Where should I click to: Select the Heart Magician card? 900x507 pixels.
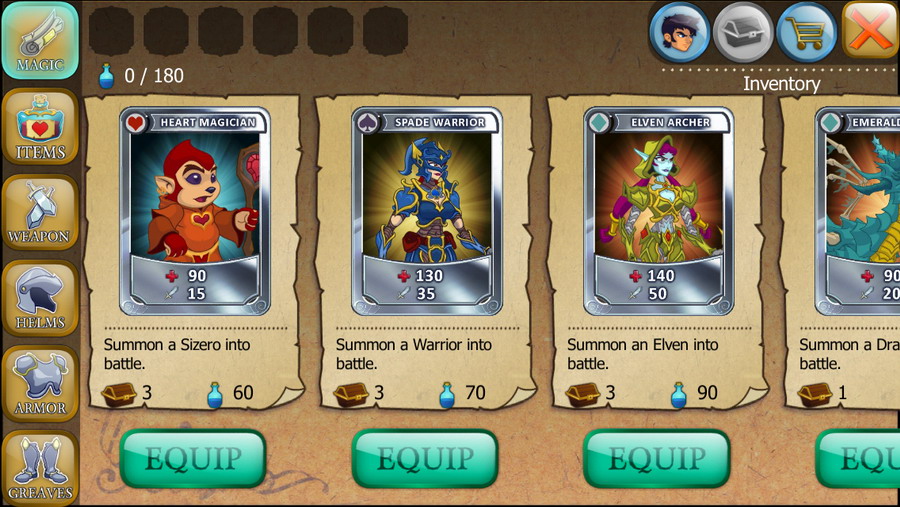point(195,211)
